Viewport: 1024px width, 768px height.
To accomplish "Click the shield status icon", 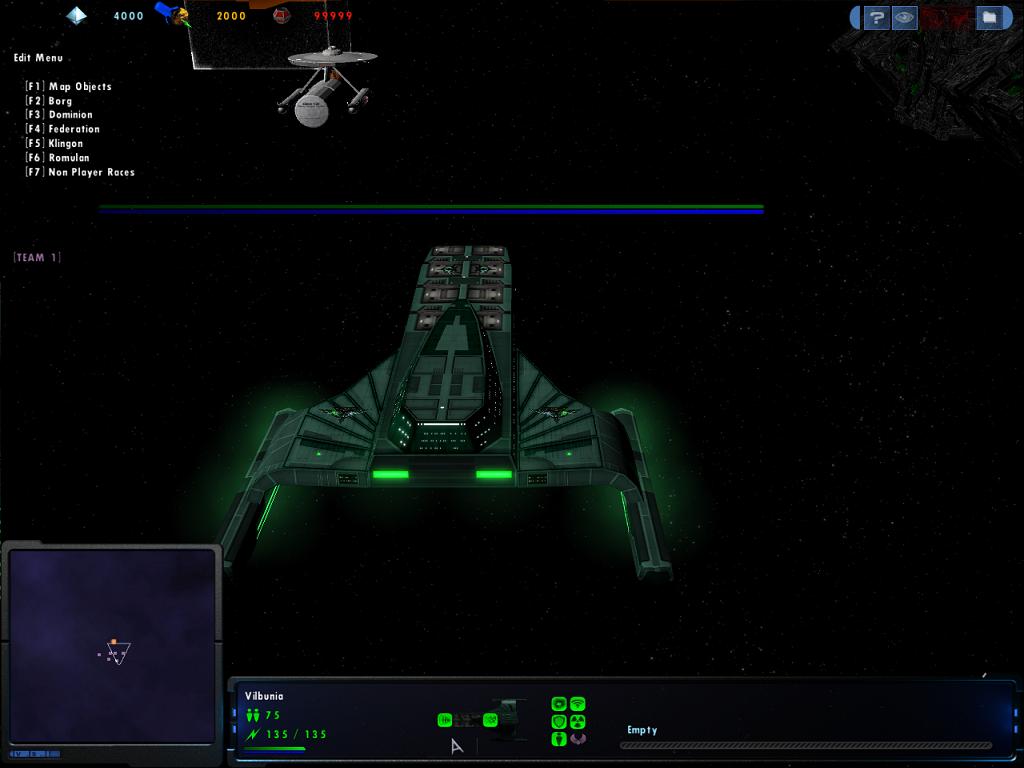I will pos(559,721).
